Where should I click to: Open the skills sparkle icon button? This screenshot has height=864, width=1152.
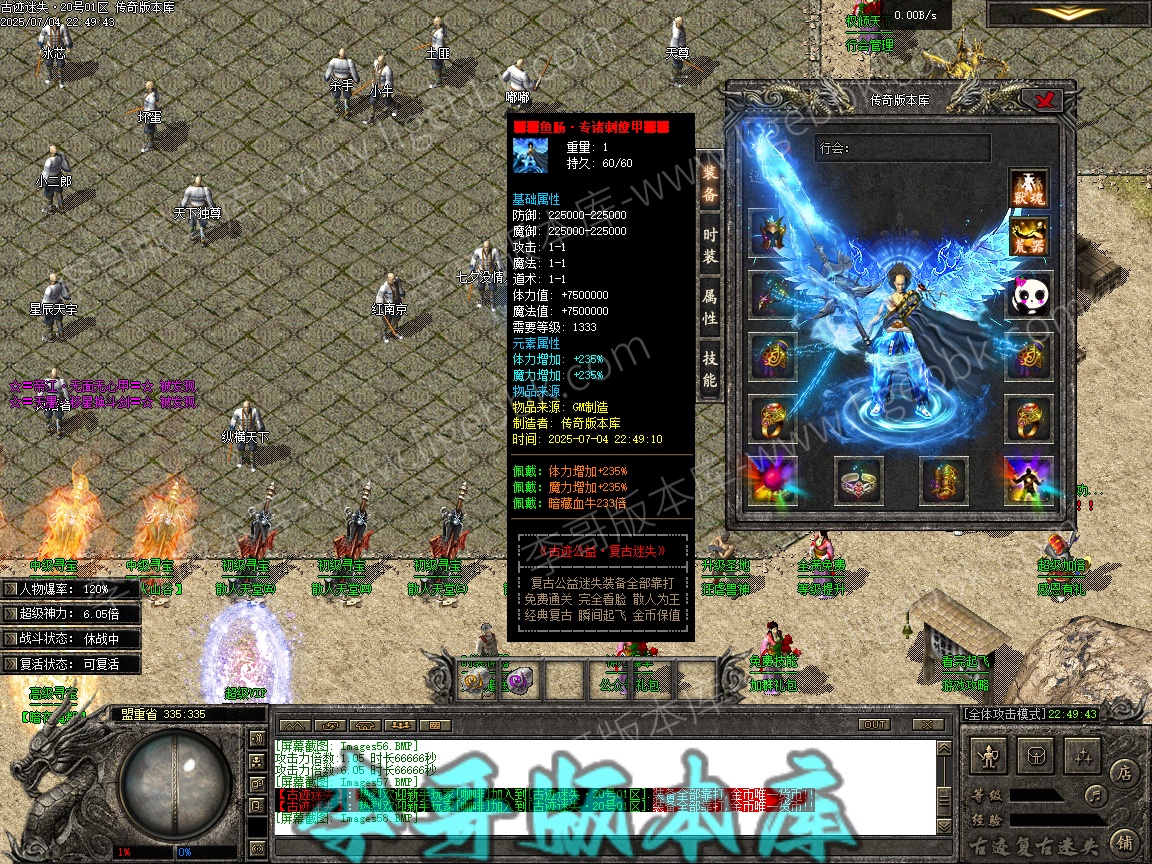pyautogui.click(x=1085, y=755)
